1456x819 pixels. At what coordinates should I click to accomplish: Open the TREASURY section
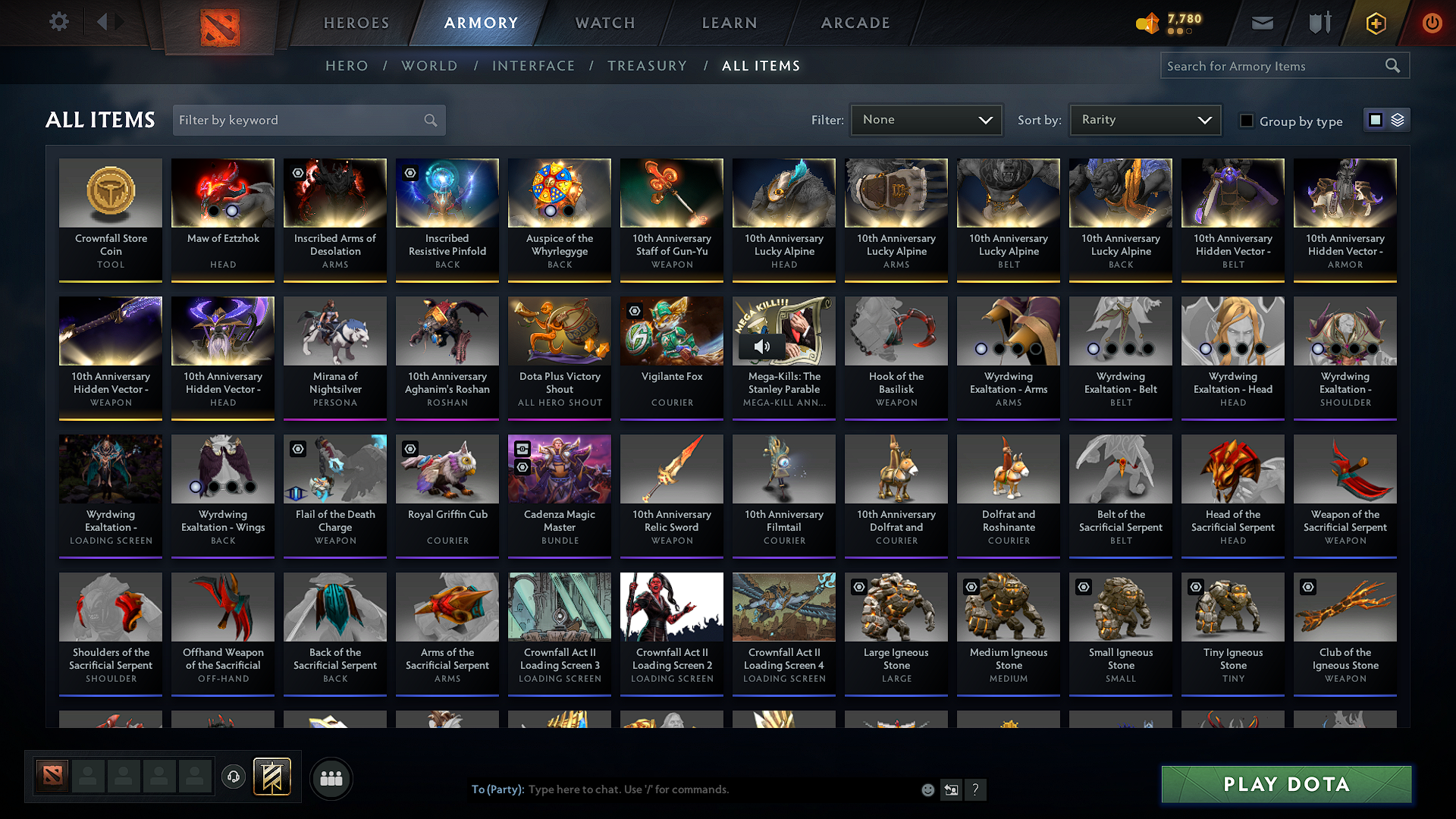647,66
